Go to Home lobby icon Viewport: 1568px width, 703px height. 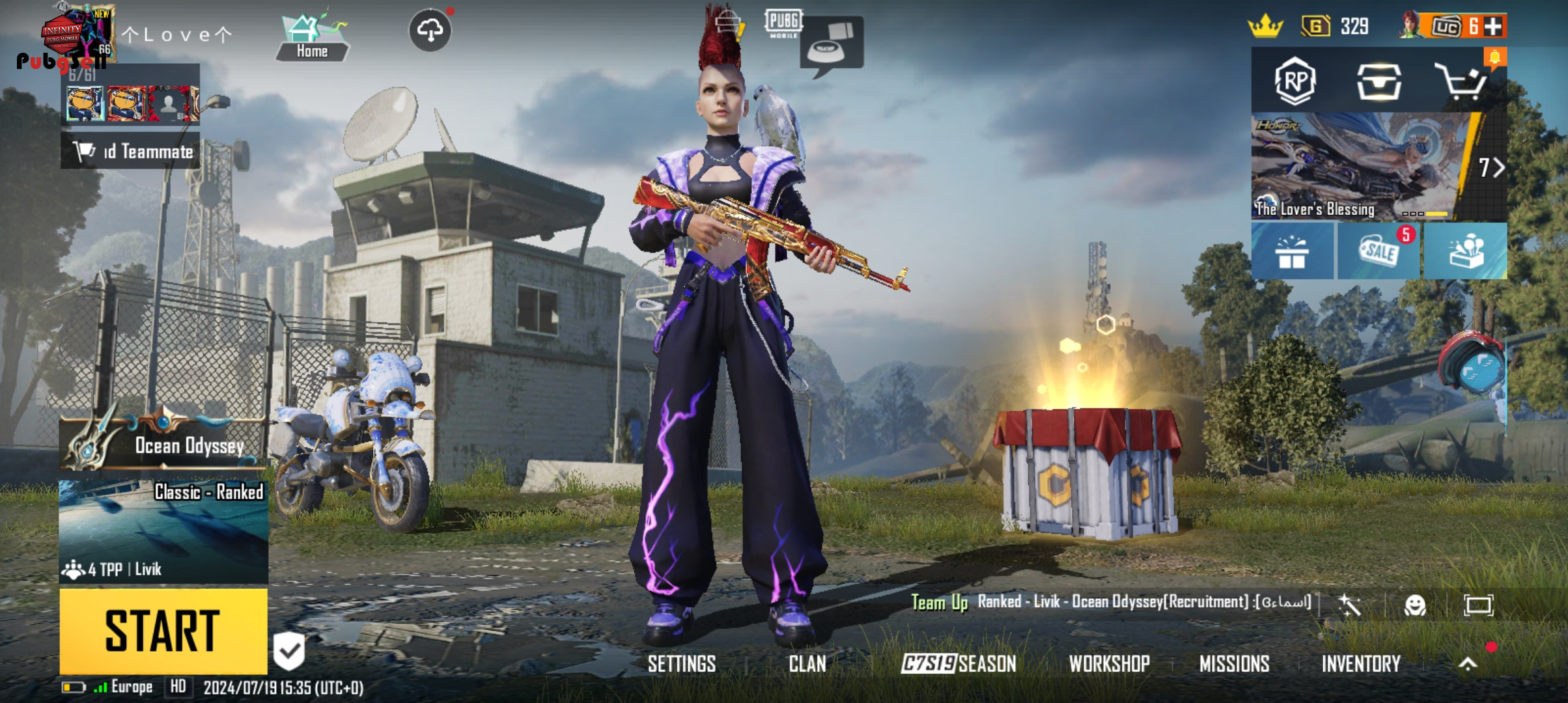(311, 39)
